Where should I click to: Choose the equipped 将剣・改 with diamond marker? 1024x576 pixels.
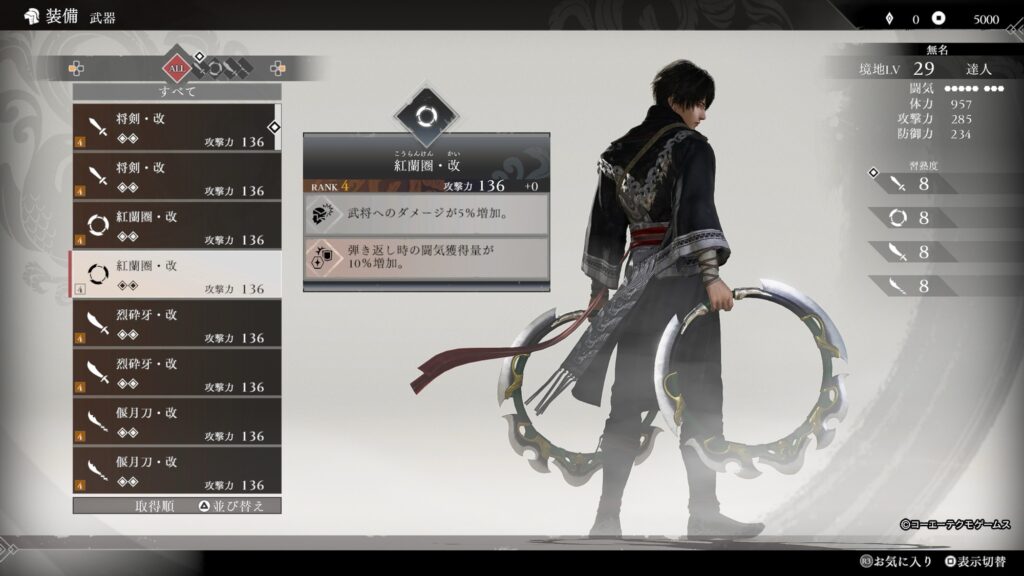(176, 127)
